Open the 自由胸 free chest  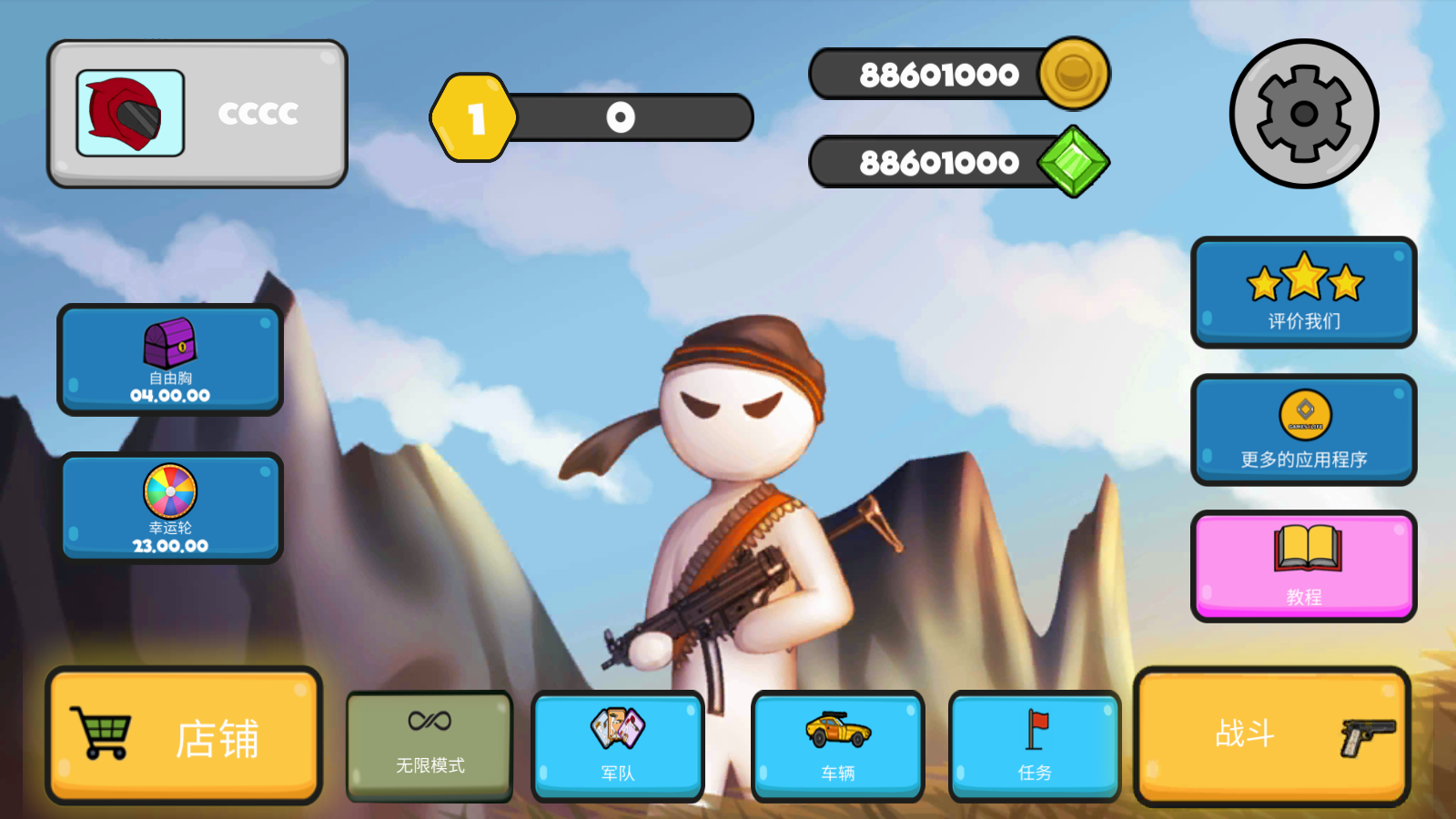(x=170, y=359)
